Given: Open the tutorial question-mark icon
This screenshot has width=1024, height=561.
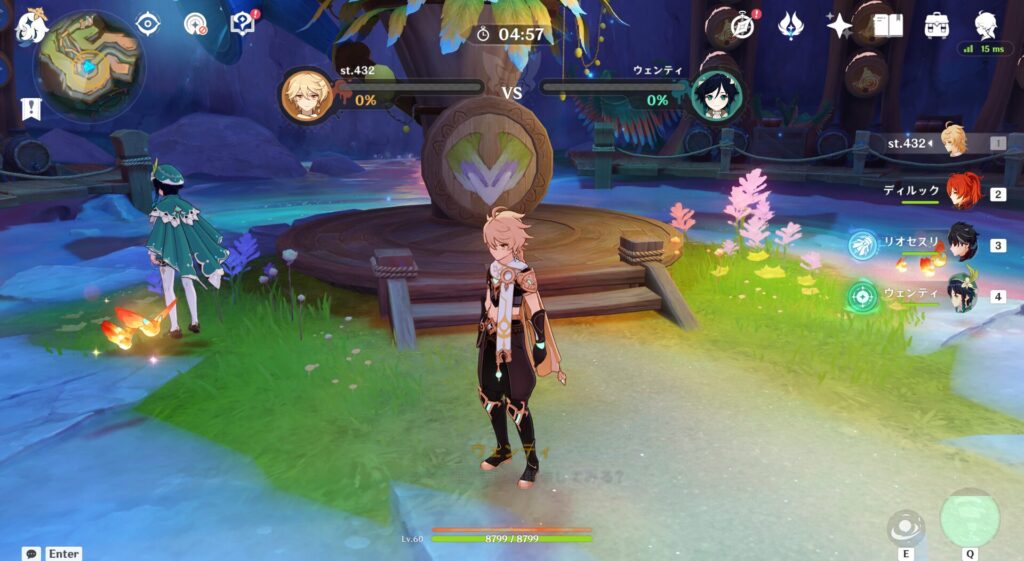Looking at the screenshot, I should point(242,23).
